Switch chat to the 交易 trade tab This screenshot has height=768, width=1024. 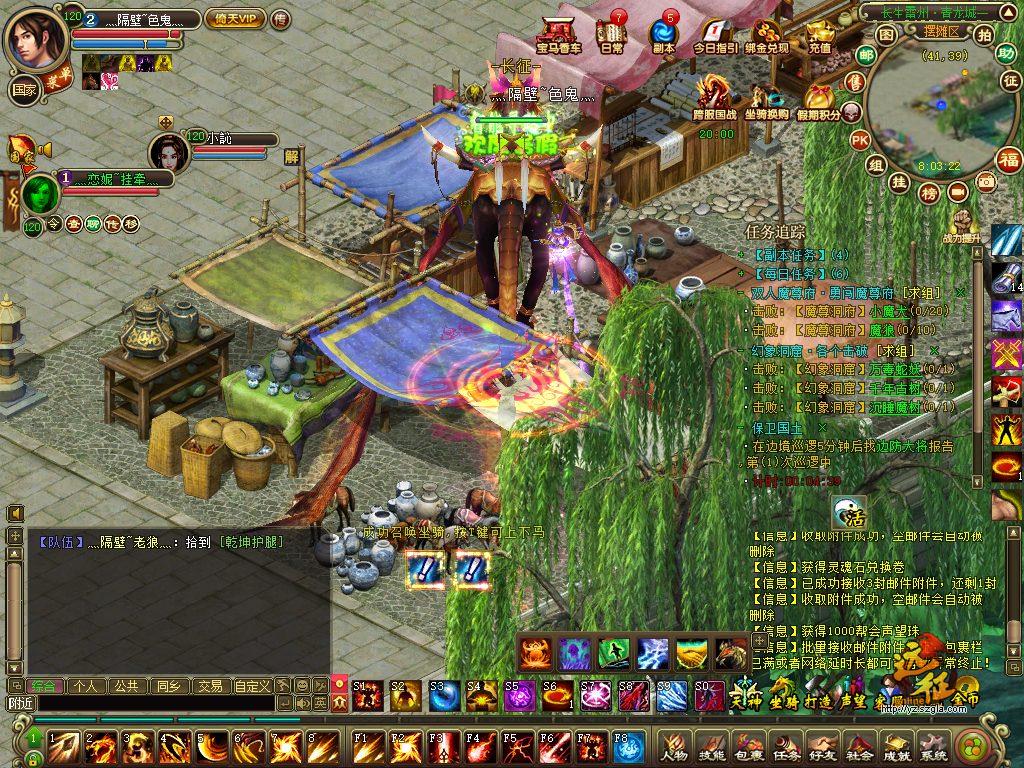click(x=208, y=686)
